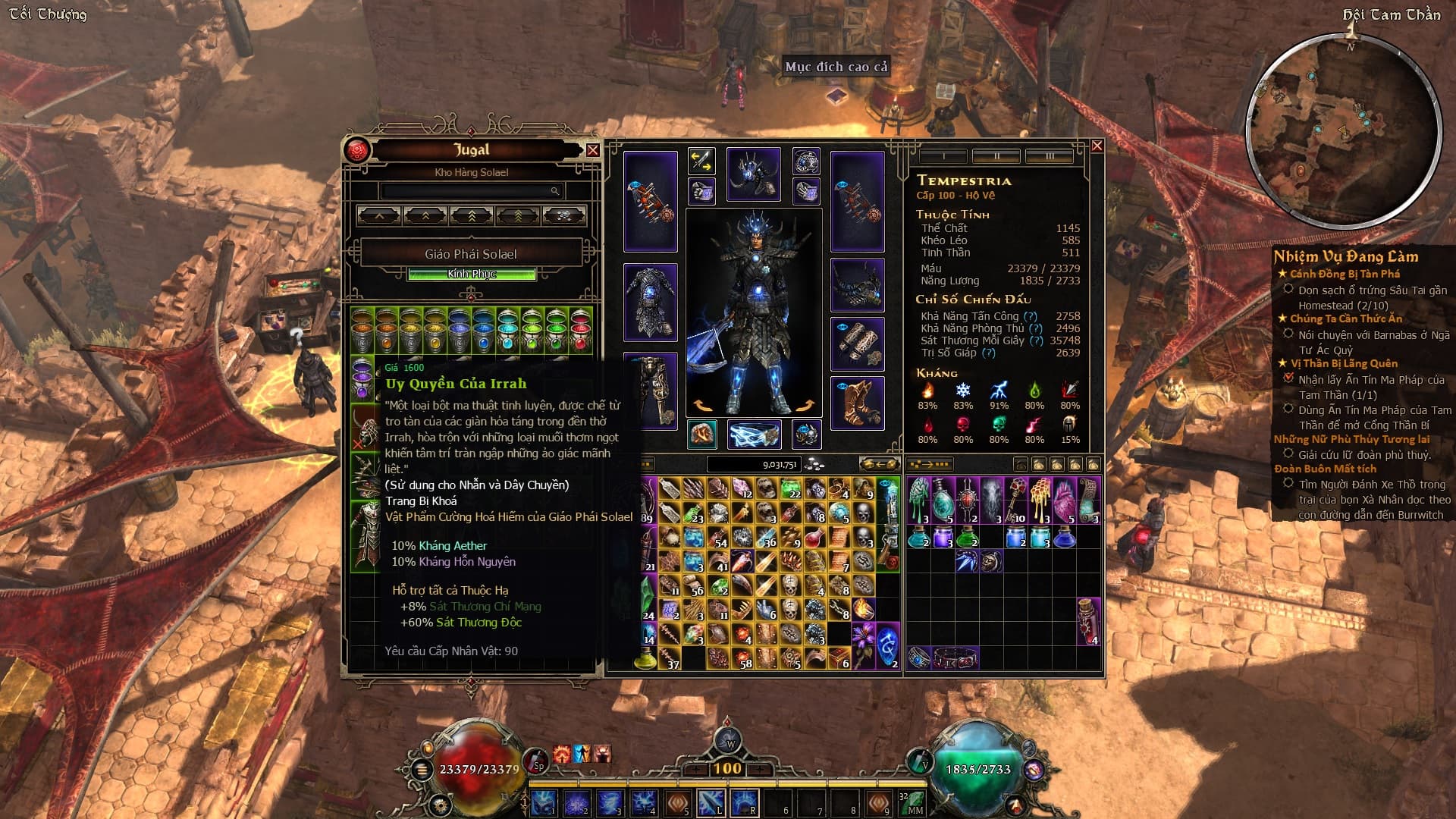Switch to character sheet tab III
The image size is (1456, 819).
(1050, 156)
